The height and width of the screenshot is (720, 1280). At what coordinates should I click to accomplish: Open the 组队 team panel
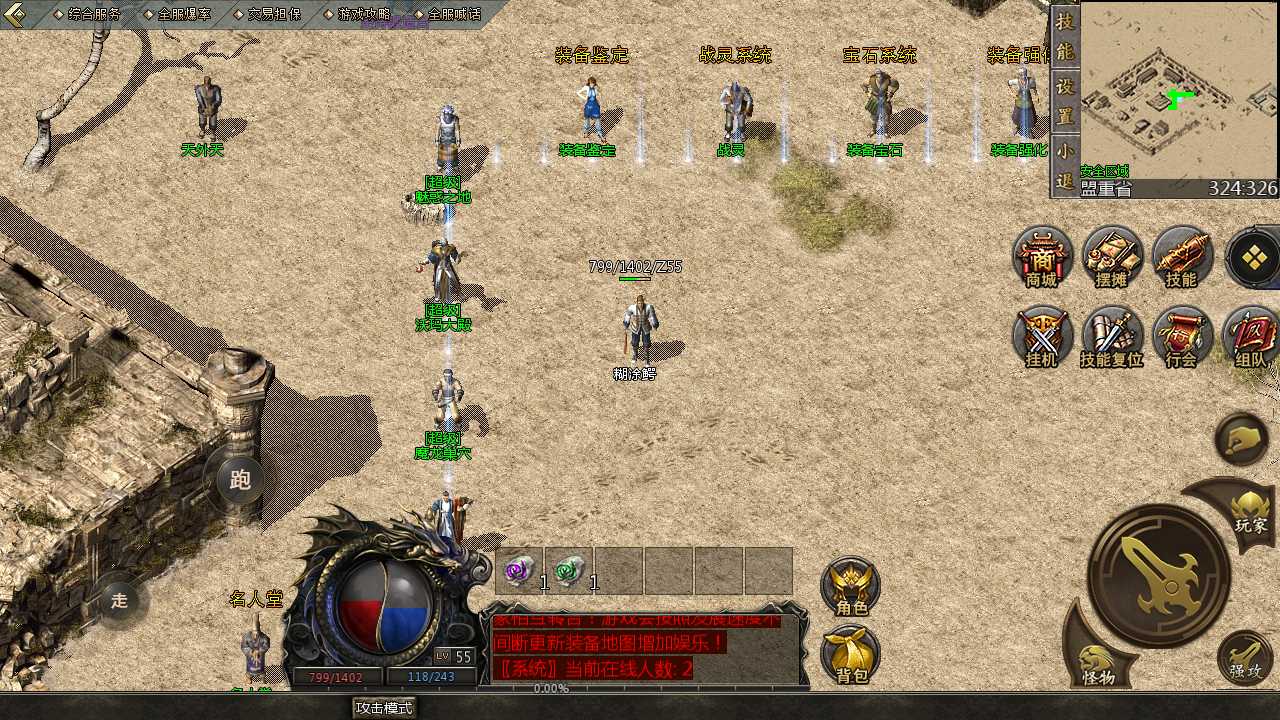[1250, 338]
